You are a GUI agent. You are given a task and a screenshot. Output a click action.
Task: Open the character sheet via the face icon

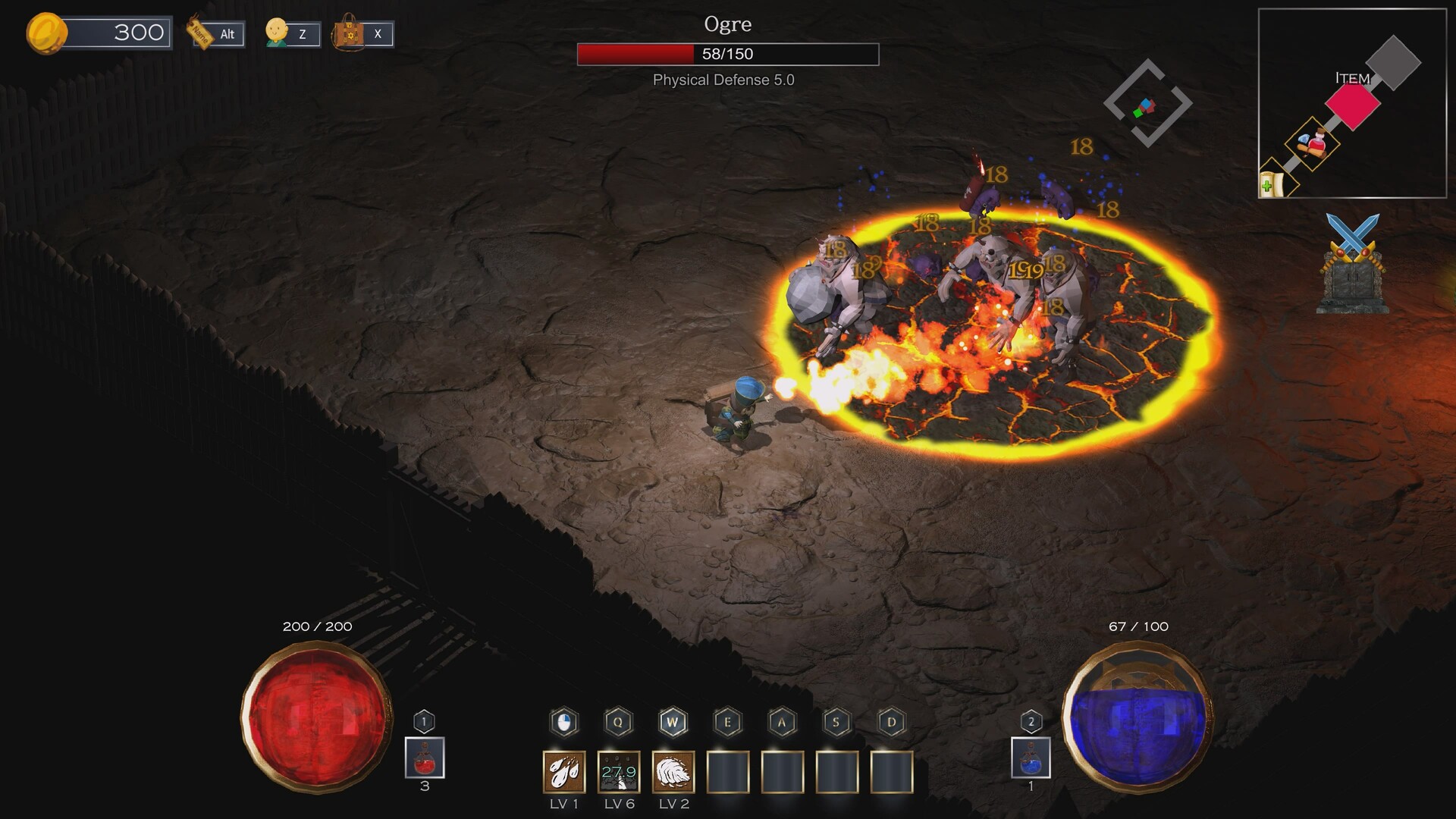pyautogui.click(x=278, y=33)
